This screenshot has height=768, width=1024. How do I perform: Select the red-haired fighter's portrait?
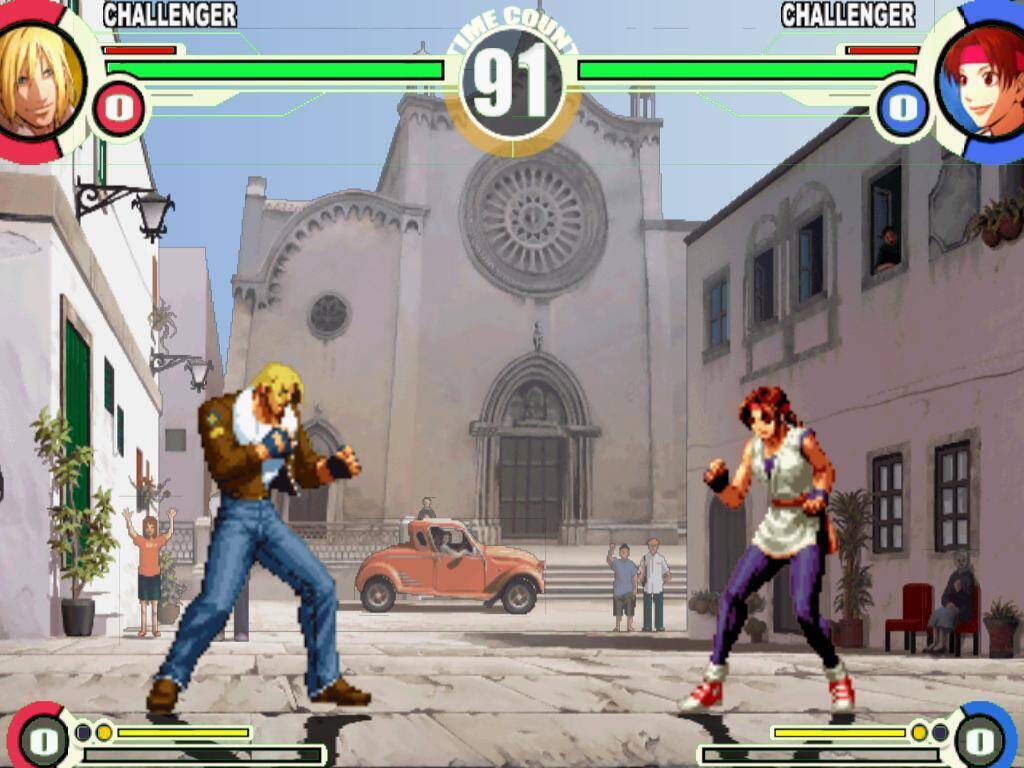(x=984, y=80)
